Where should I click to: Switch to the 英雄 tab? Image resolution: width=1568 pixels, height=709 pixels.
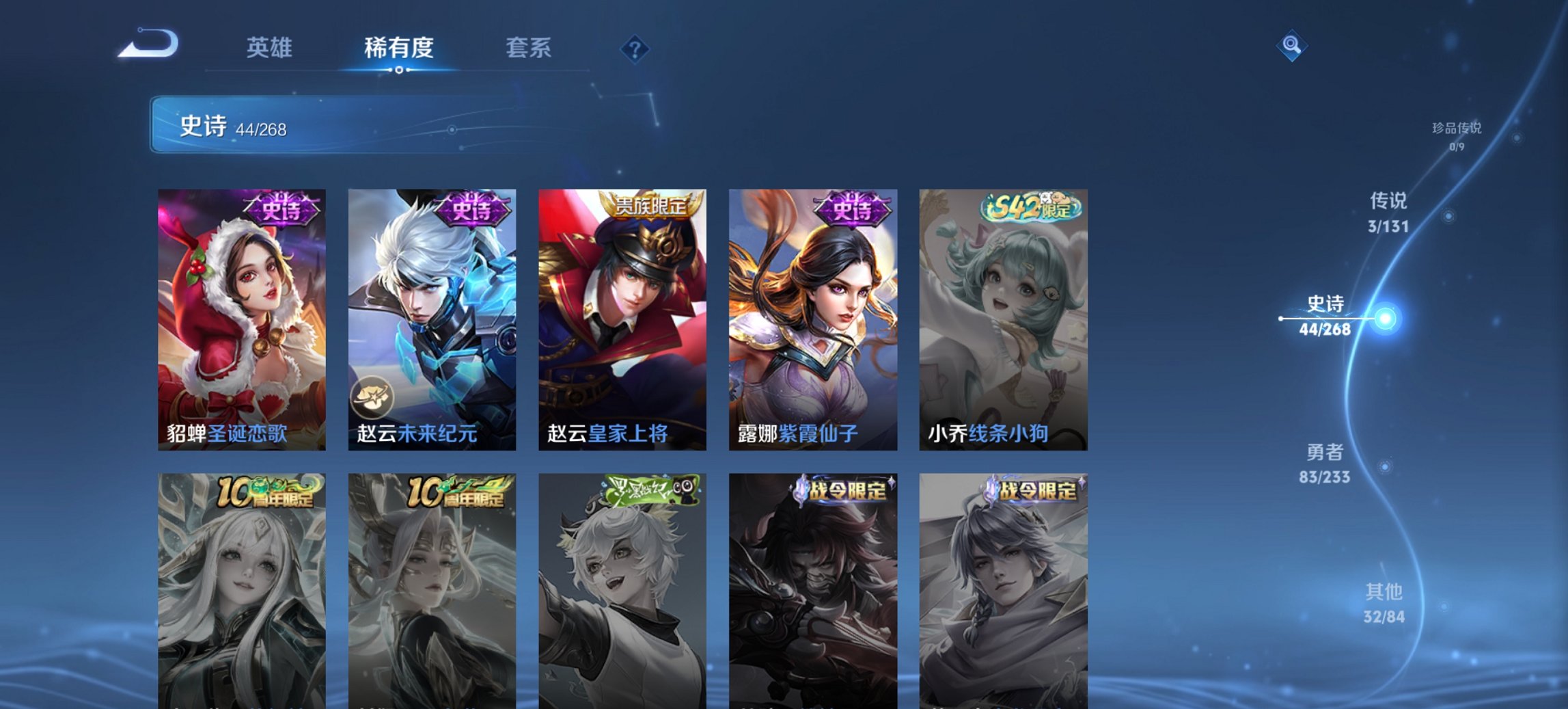coord(271,48)
